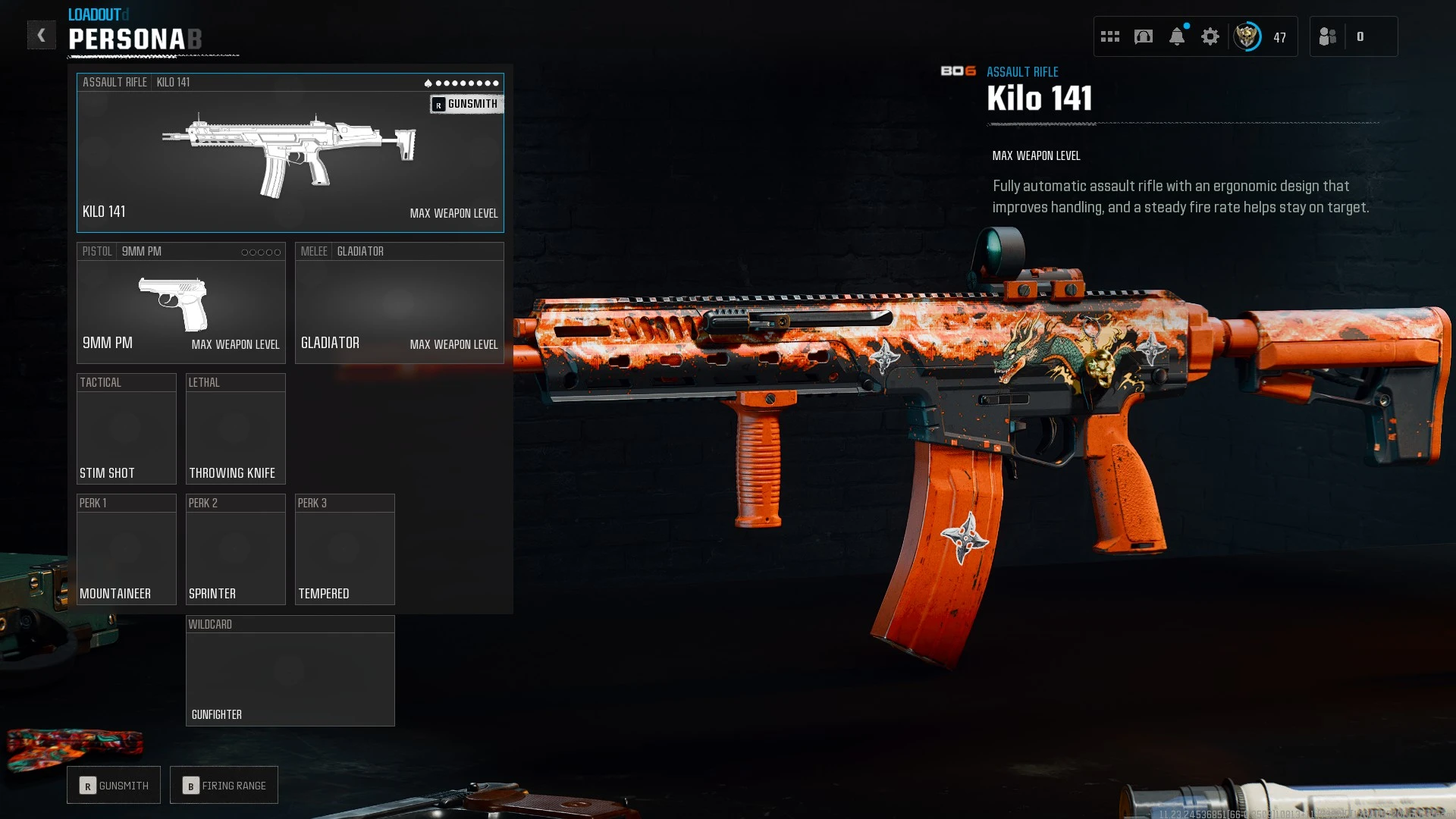Select the Gunsmith badge on the Kilo 141
This screenshot has height=819, width=1456.
click(x=466, y=104)
